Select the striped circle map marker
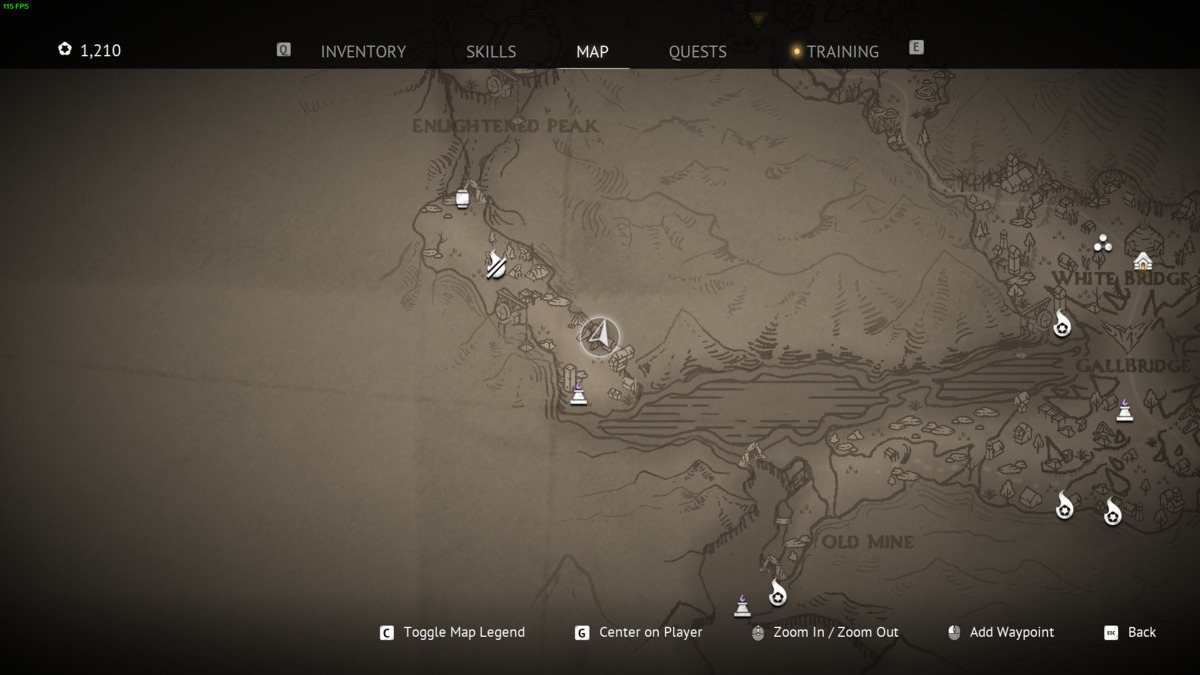 (496, 267)
